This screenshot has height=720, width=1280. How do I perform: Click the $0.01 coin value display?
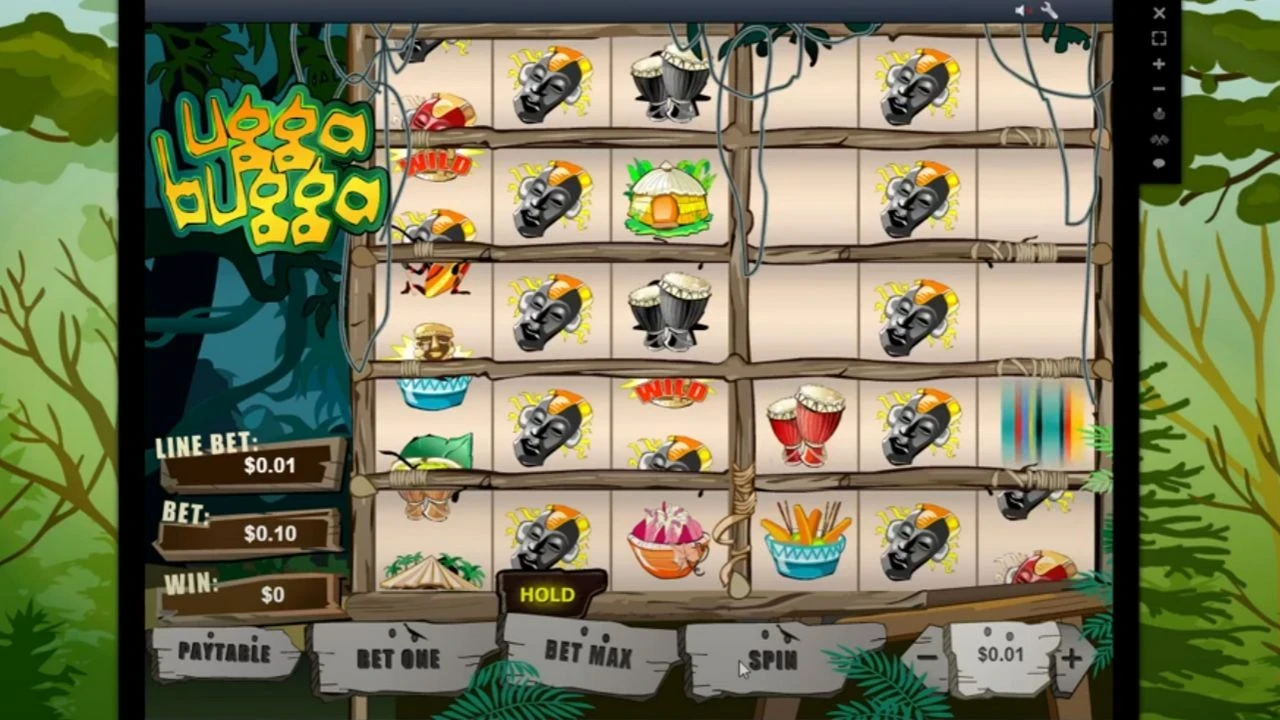(x=1001, y=655)
